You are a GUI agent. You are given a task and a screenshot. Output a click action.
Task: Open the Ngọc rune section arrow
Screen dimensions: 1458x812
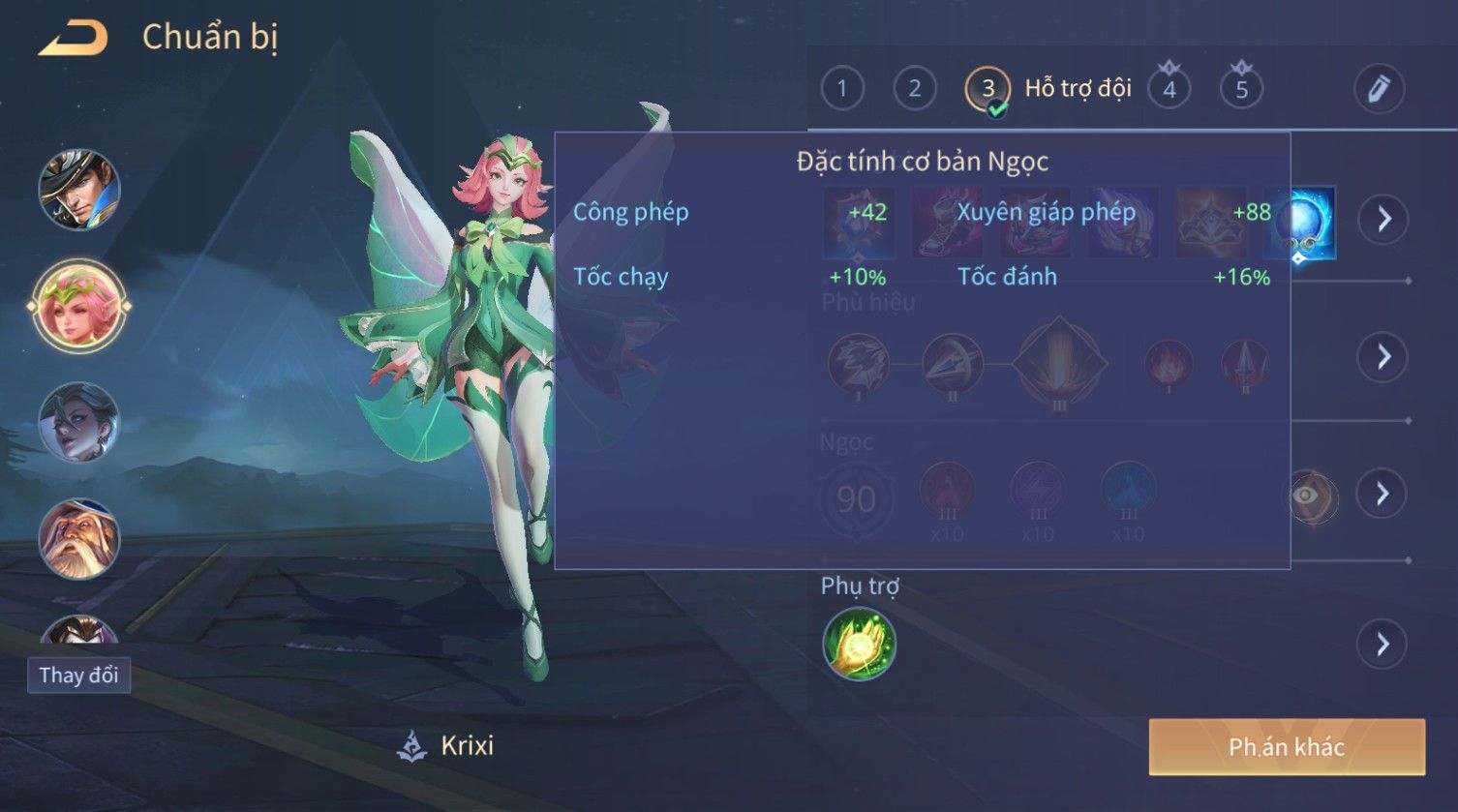click(x=1383, y=495)
